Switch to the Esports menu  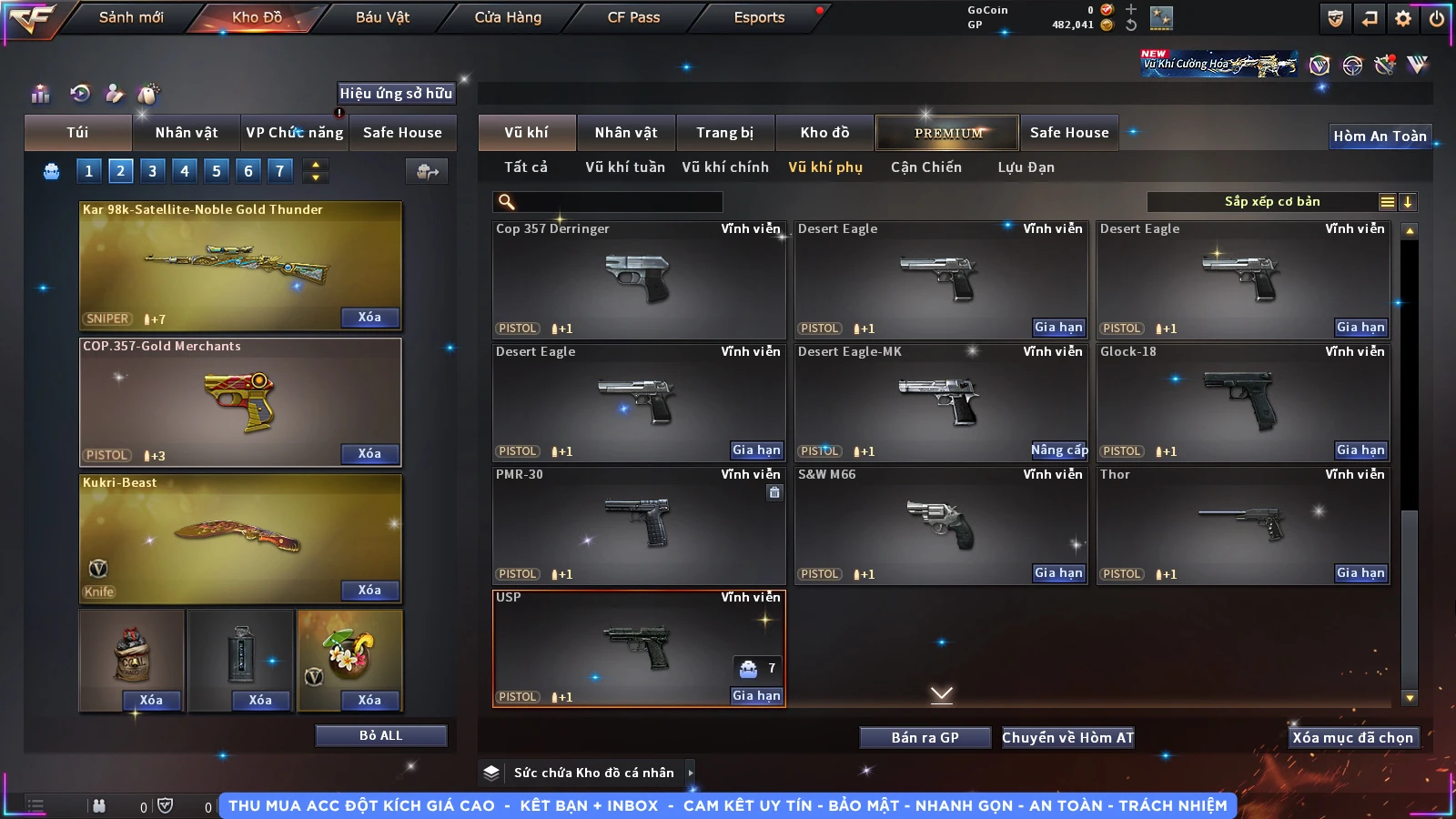pos(759,17)
